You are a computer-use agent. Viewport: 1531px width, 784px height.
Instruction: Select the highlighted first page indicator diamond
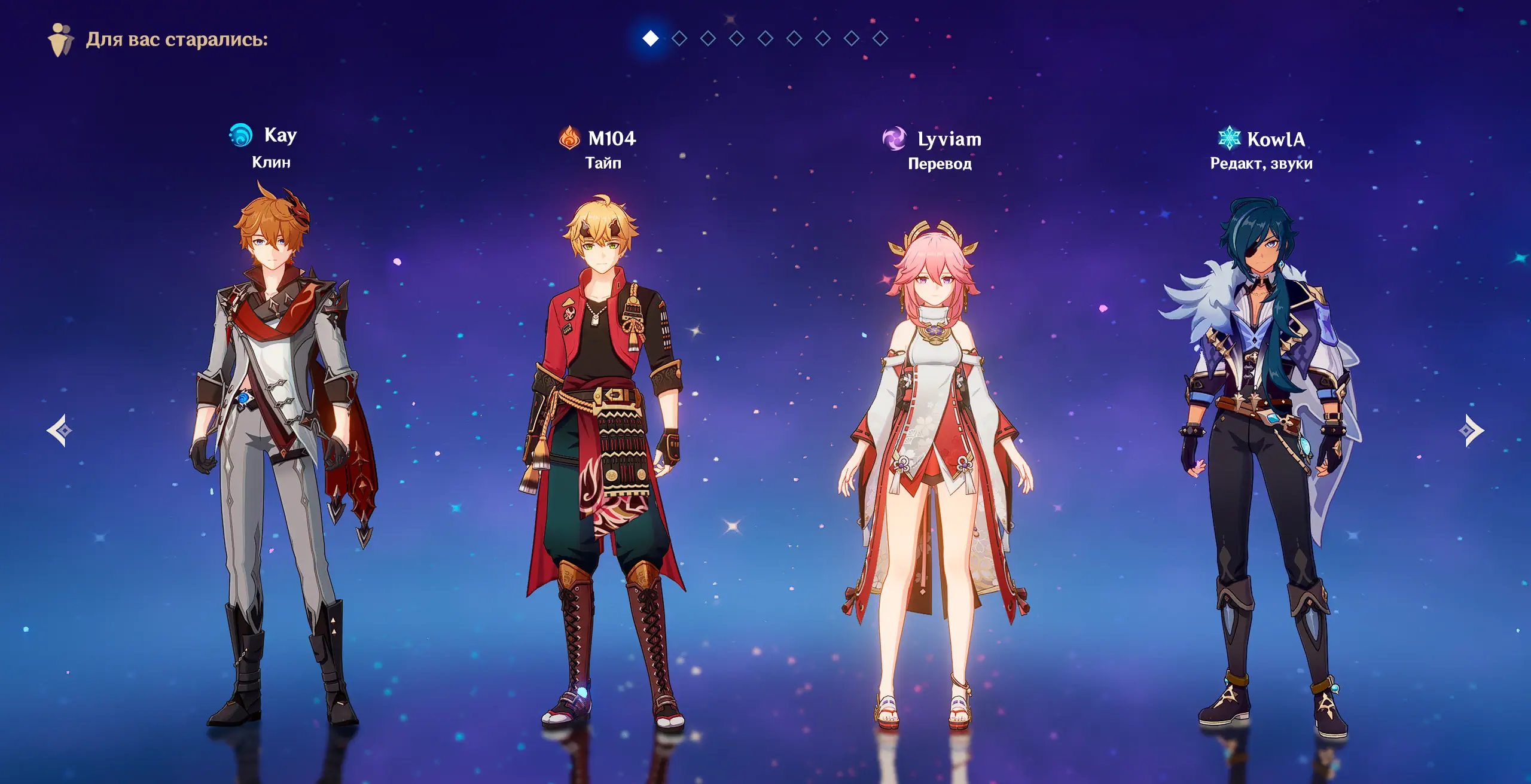click(651, 39)
